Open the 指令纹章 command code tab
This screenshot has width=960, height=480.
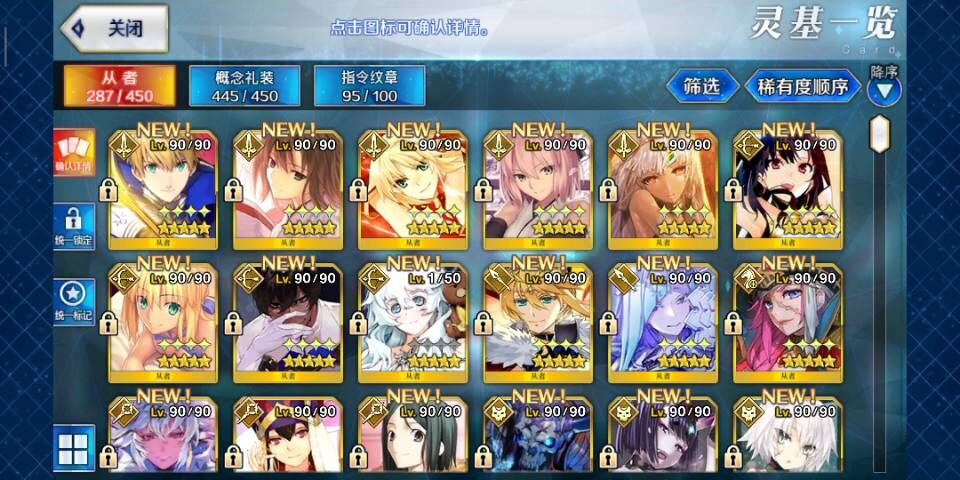pyautogui.click(x=369, y=87)
